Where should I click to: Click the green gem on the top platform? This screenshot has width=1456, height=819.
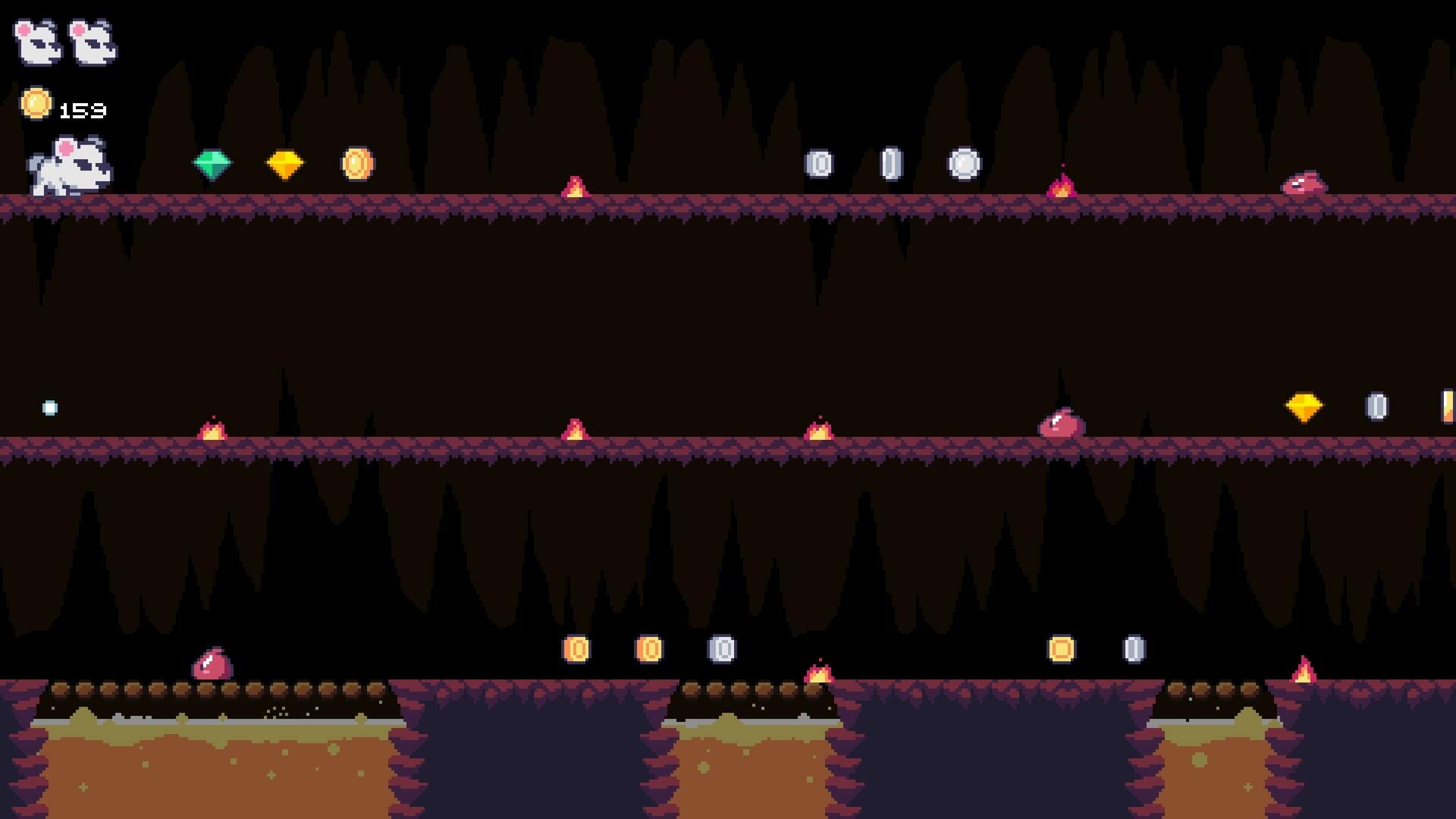(213, 163)
